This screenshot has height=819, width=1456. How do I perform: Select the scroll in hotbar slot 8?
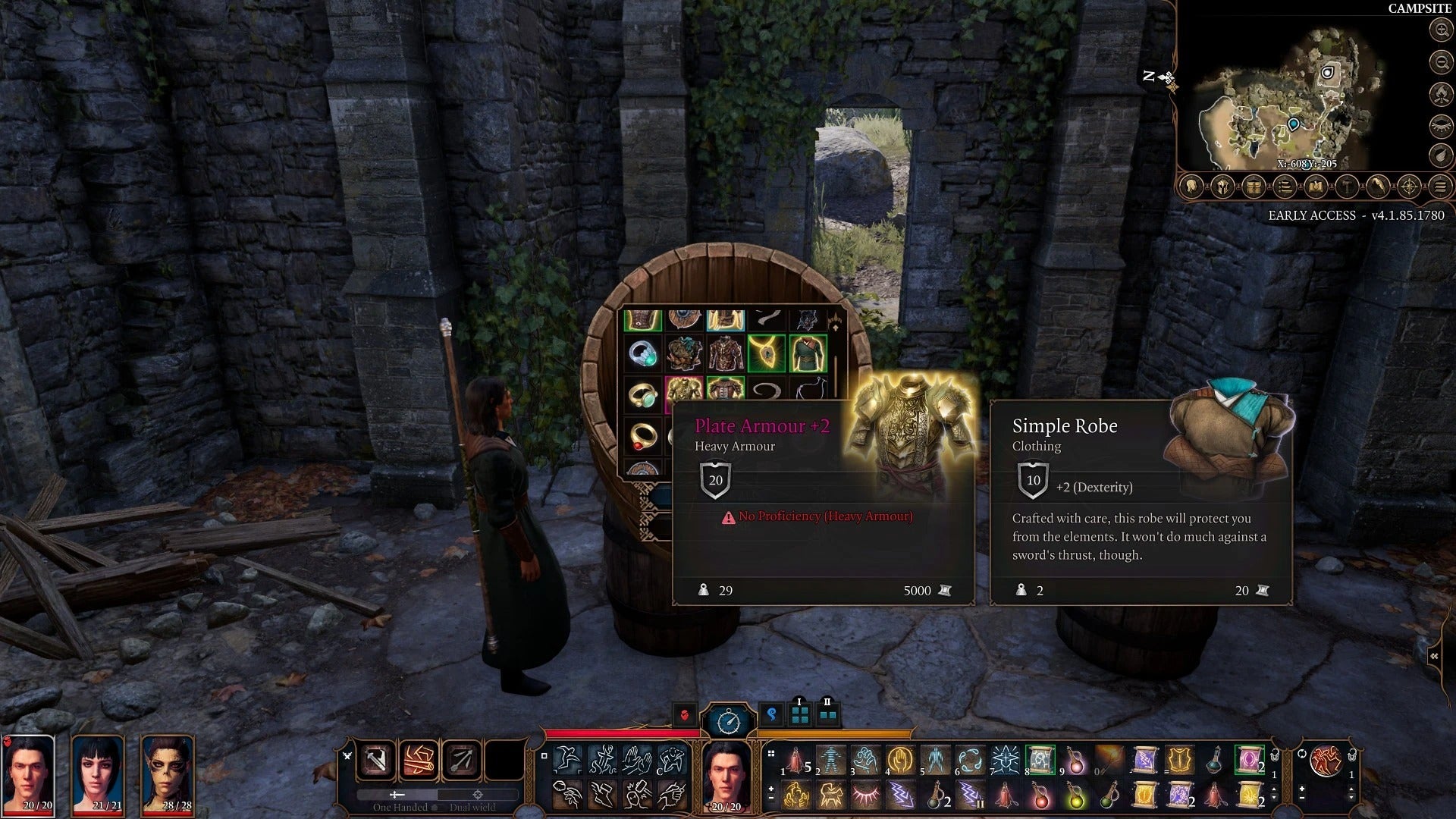point(1042,760)
